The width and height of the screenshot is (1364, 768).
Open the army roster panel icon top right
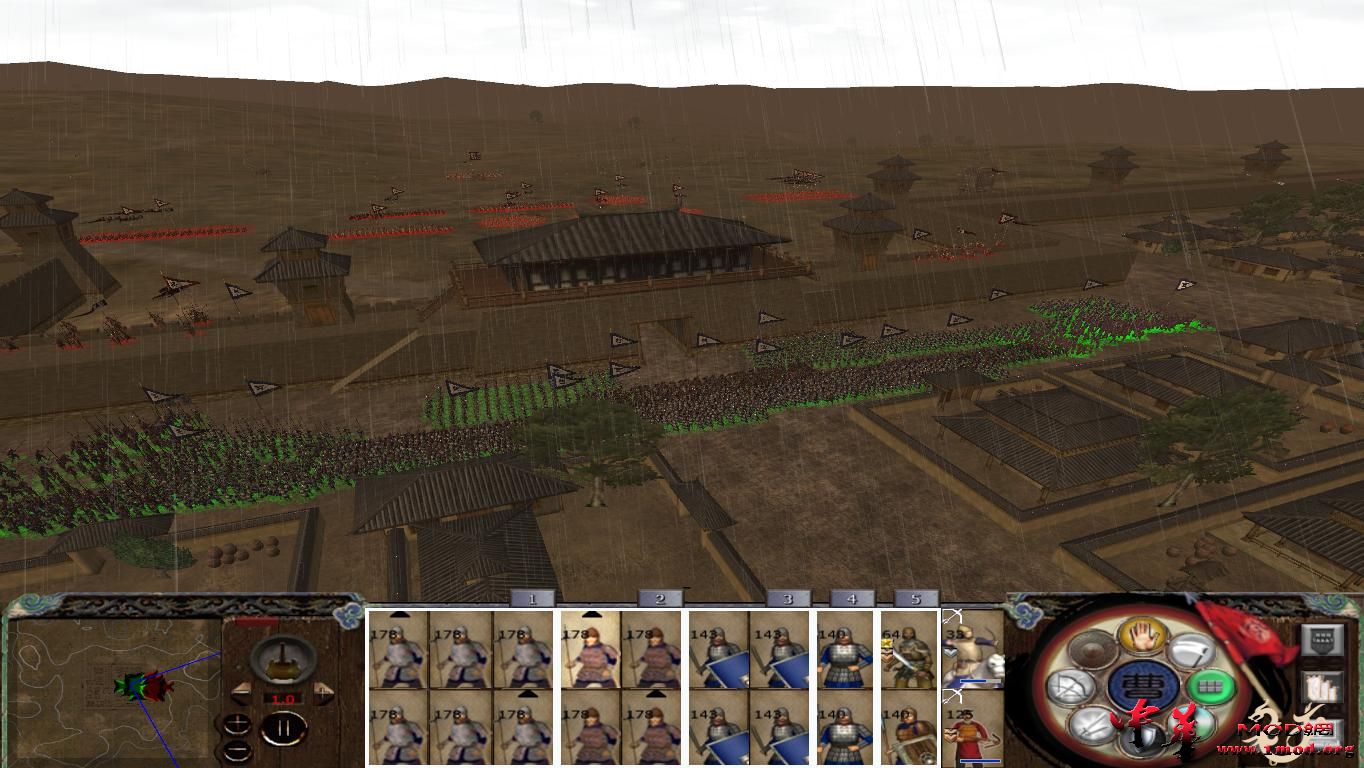pyautogui.click(x=1321, y=639)
